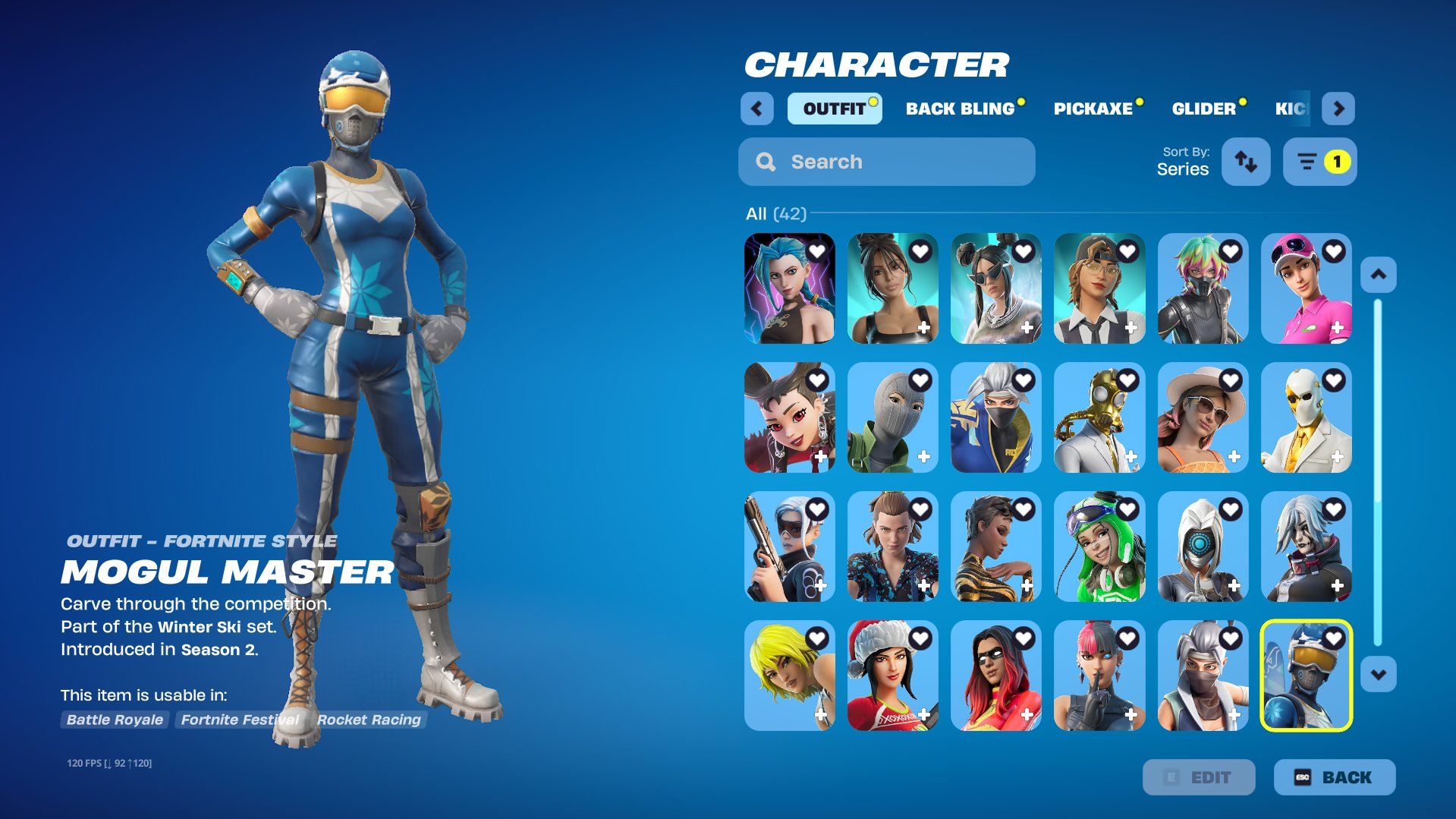Select the Glider category tab
Screen dimensions: 1456x819
point(1204,109)
